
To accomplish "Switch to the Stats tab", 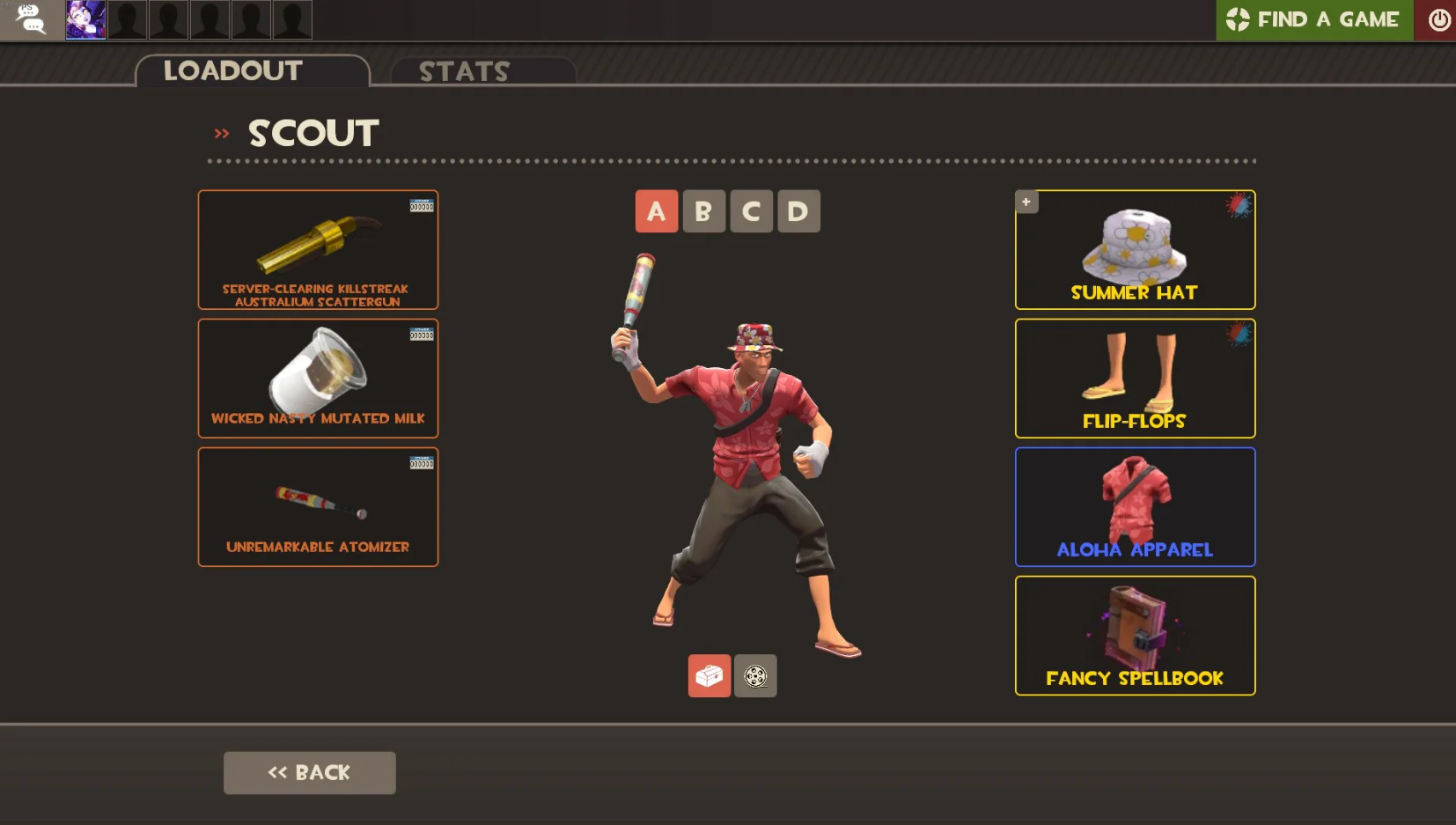I will pyautogui.click(x=465, y=71).
